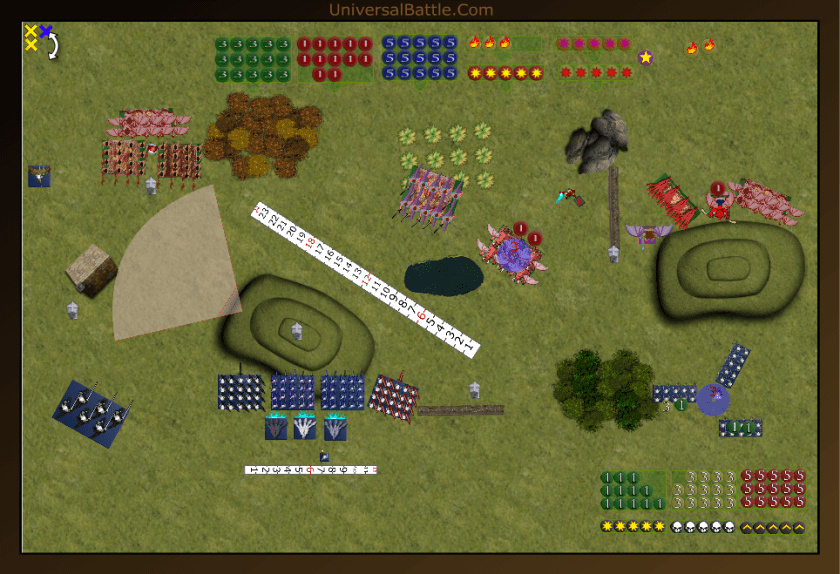
Task: Select the top tray of blue 5 counters
Action: pos(420,58)
